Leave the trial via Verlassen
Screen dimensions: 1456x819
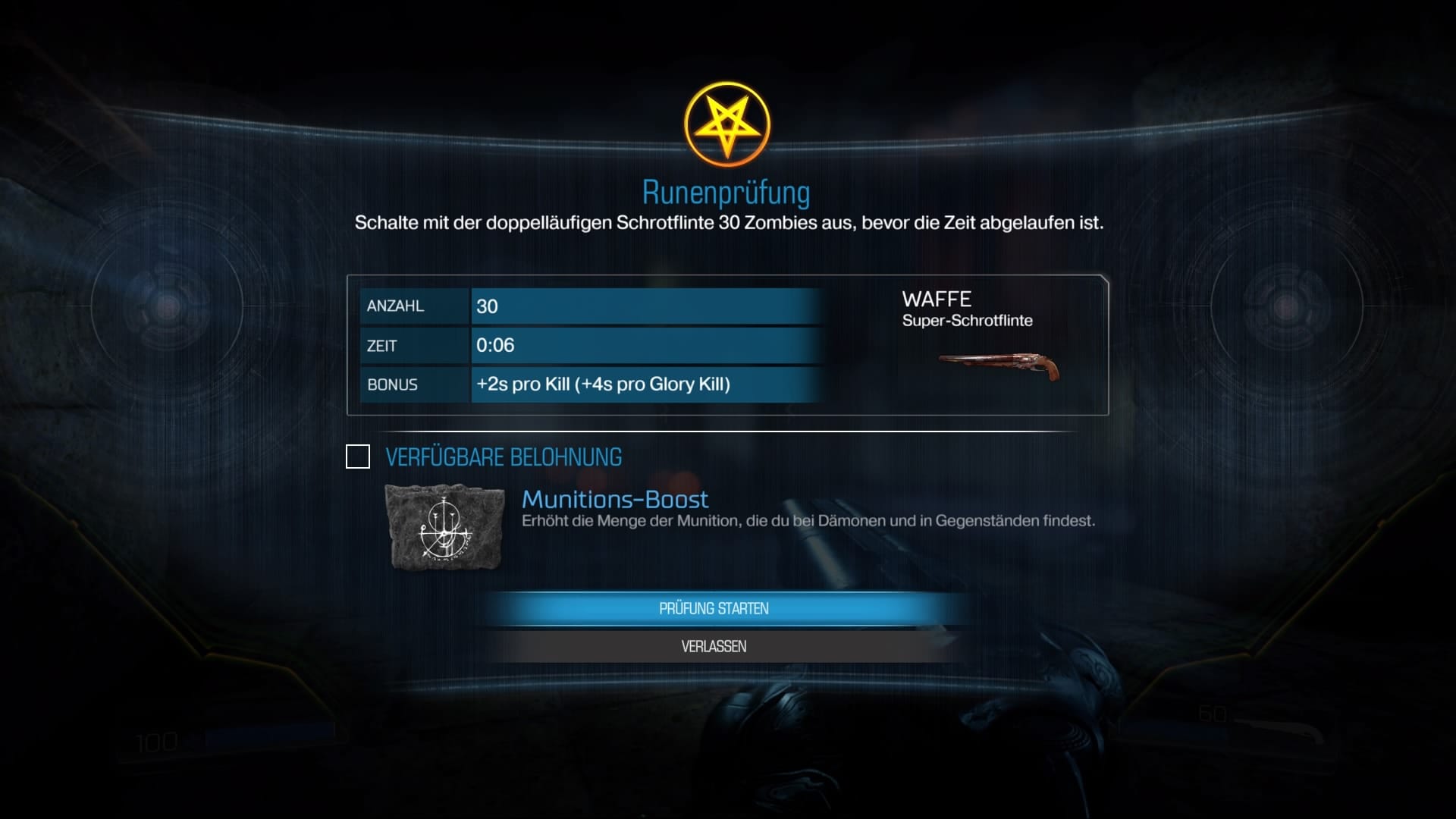click(714, 647)
